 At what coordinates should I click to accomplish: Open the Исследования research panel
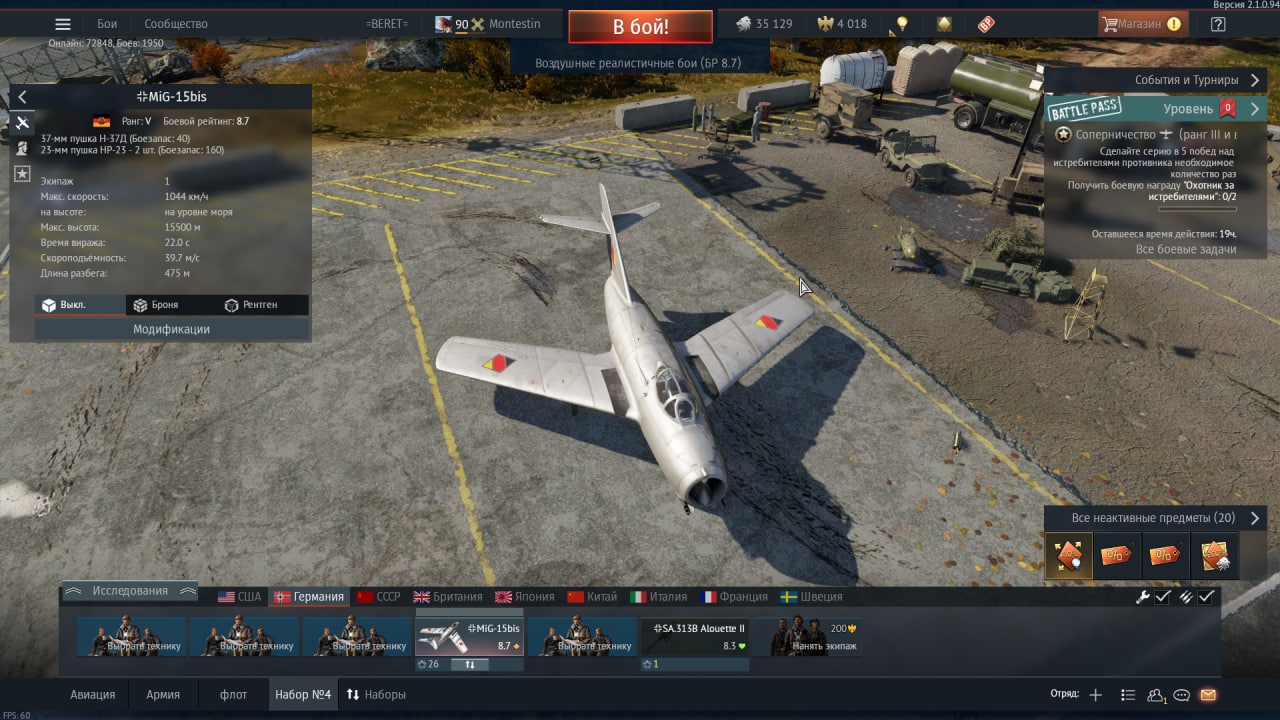130,591
